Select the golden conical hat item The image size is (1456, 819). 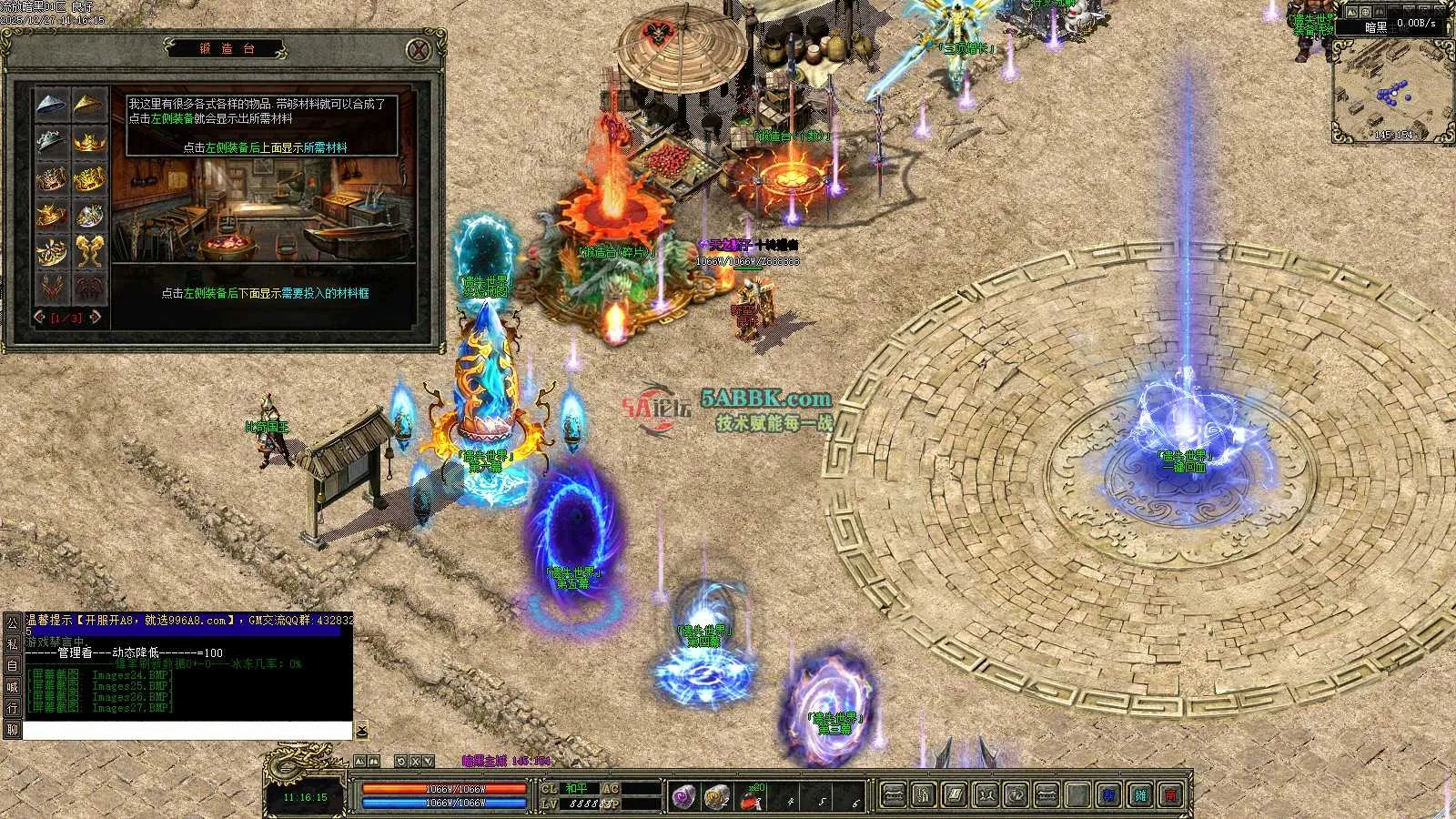(89, 105)
